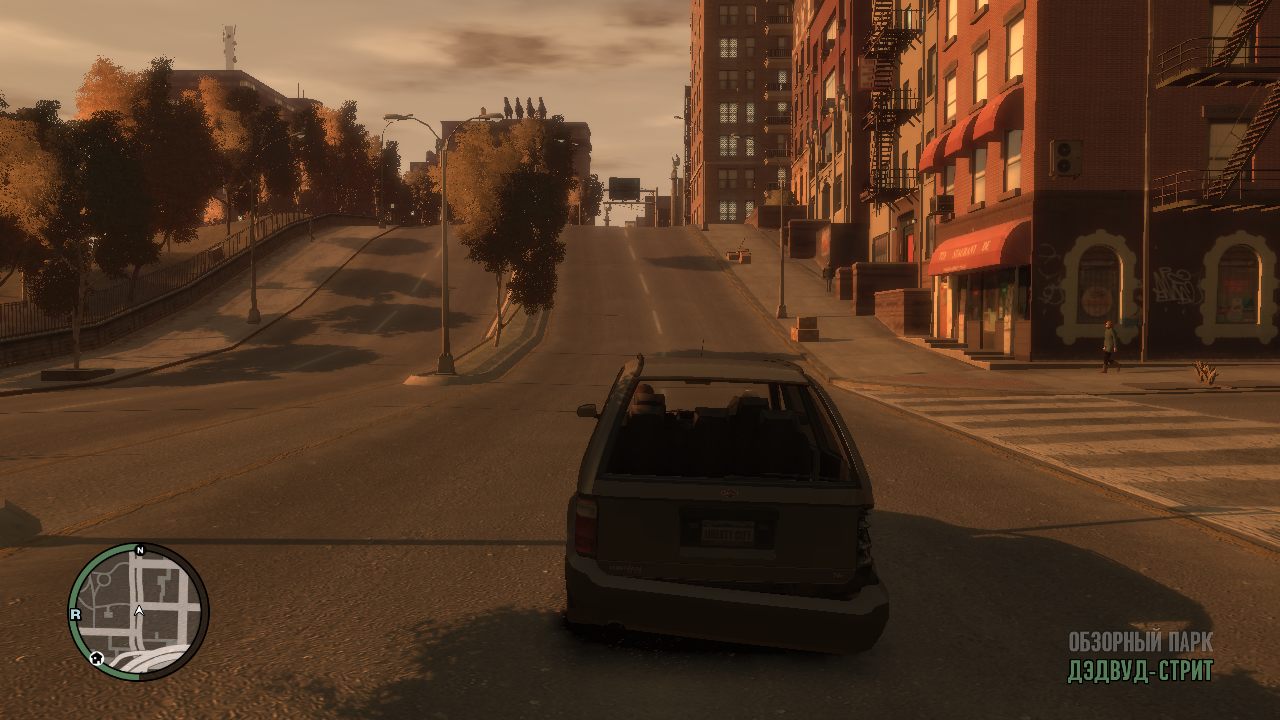Open the circular radar minimap
The height and width of the screenshot is (720, 1280).
pos(138,611)
